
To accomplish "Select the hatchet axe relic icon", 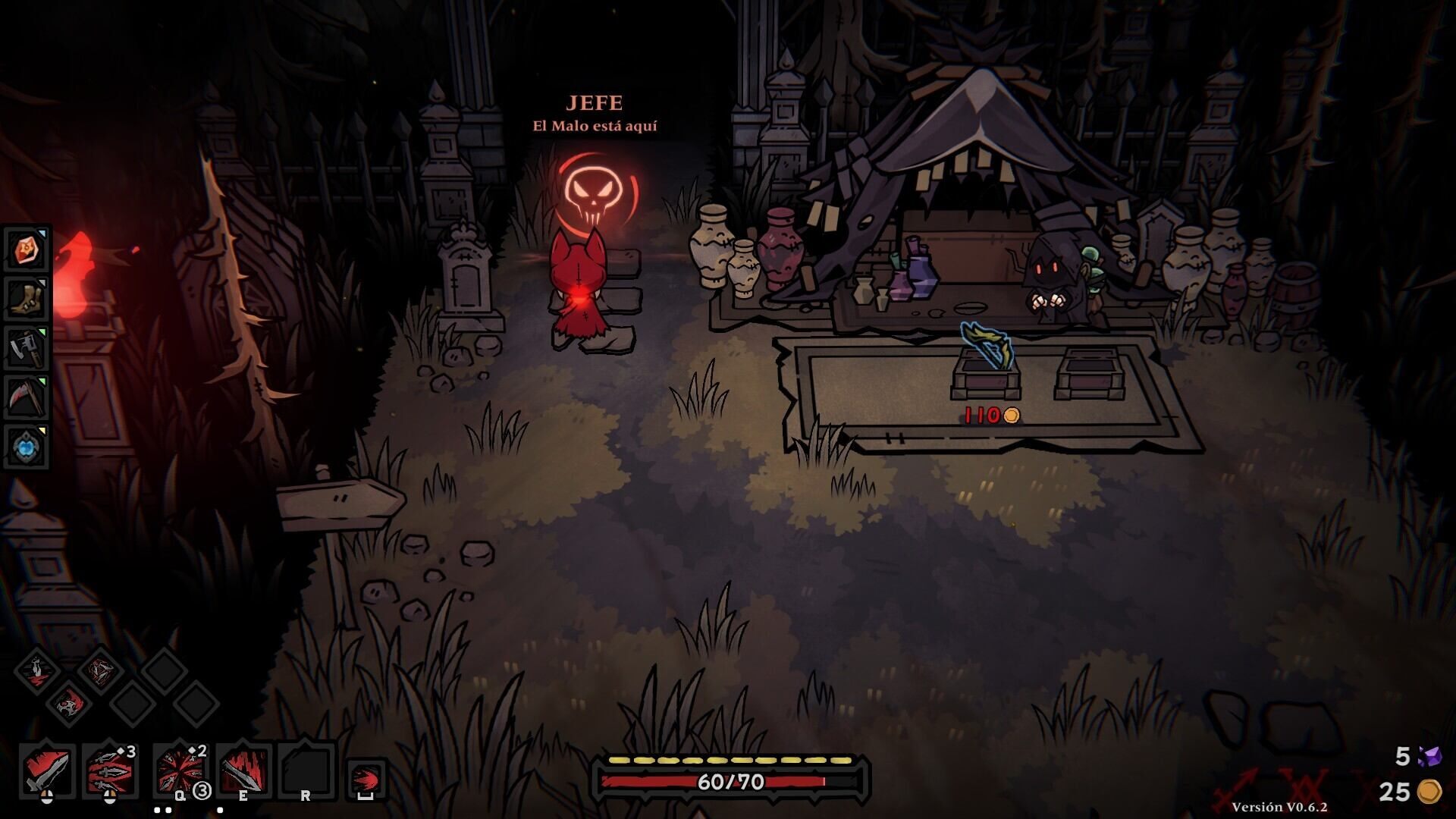I will 28,348.
